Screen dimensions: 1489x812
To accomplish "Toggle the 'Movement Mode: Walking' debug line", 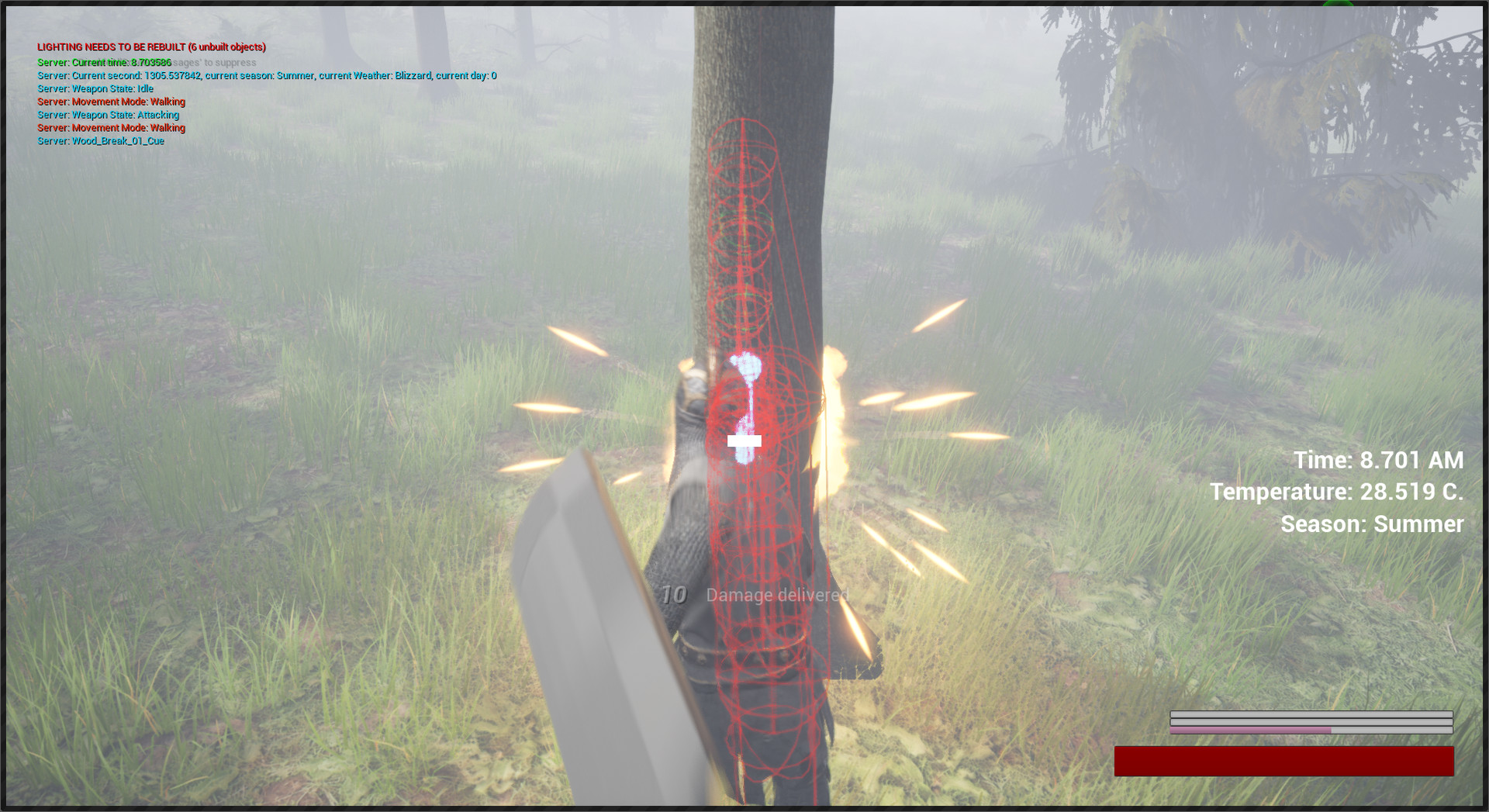I will 111,102.
